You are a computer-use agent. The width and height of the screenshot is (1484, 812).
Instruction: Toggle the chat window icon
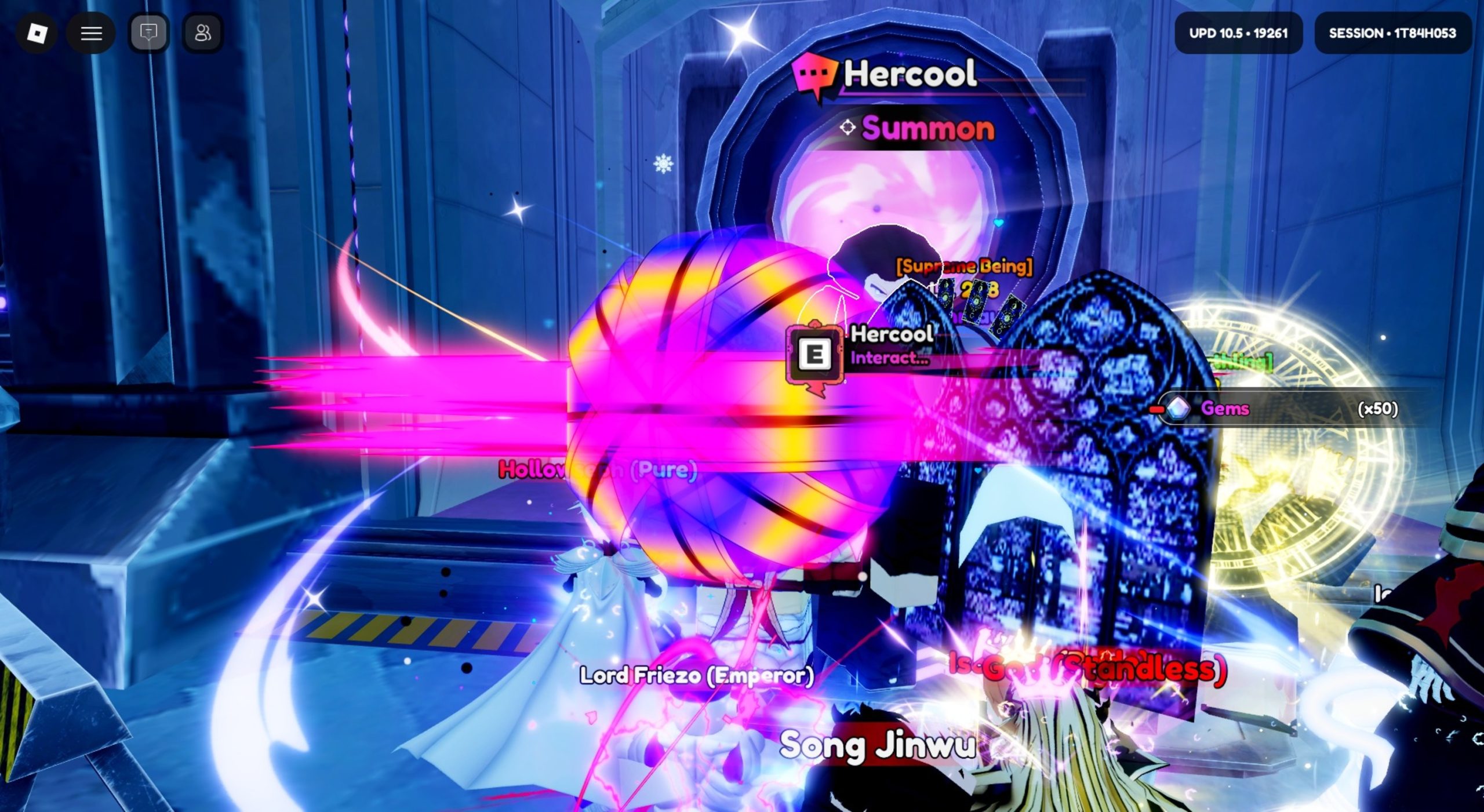(x=148, y=33)
